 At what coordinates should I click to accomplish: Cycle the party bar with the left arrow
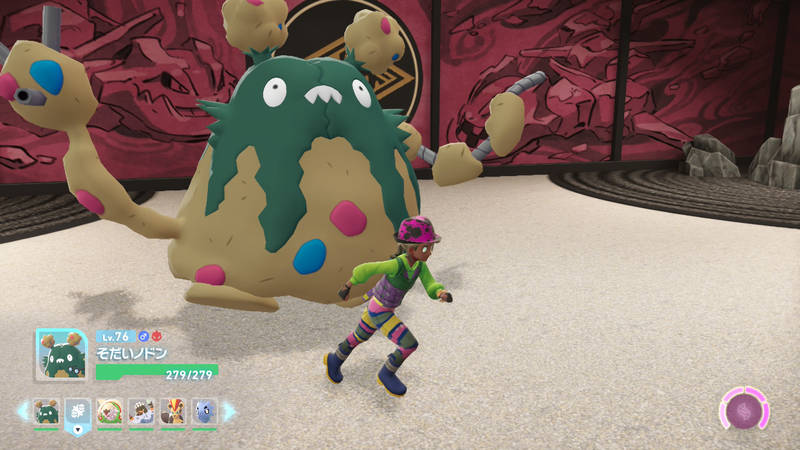pyautogui.click(x=22, y=411)
